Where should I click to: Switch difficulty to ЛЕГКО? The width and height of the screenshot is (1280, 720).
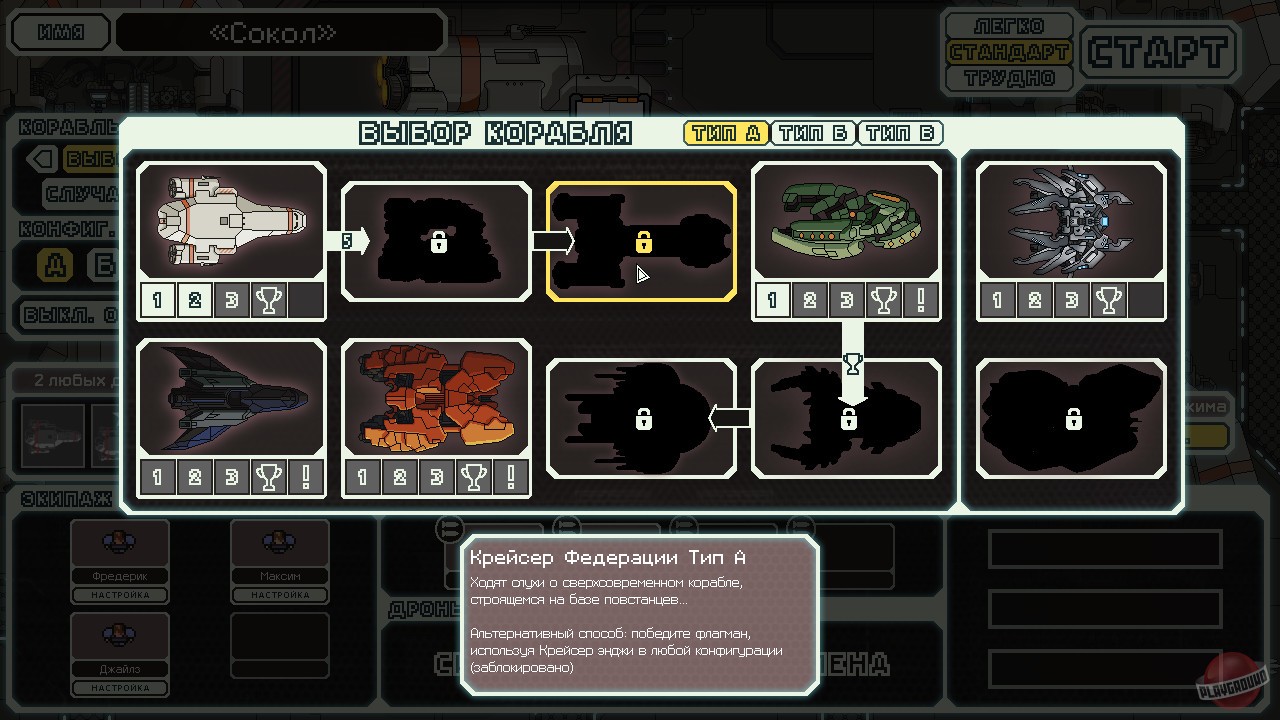[1009, 26]
